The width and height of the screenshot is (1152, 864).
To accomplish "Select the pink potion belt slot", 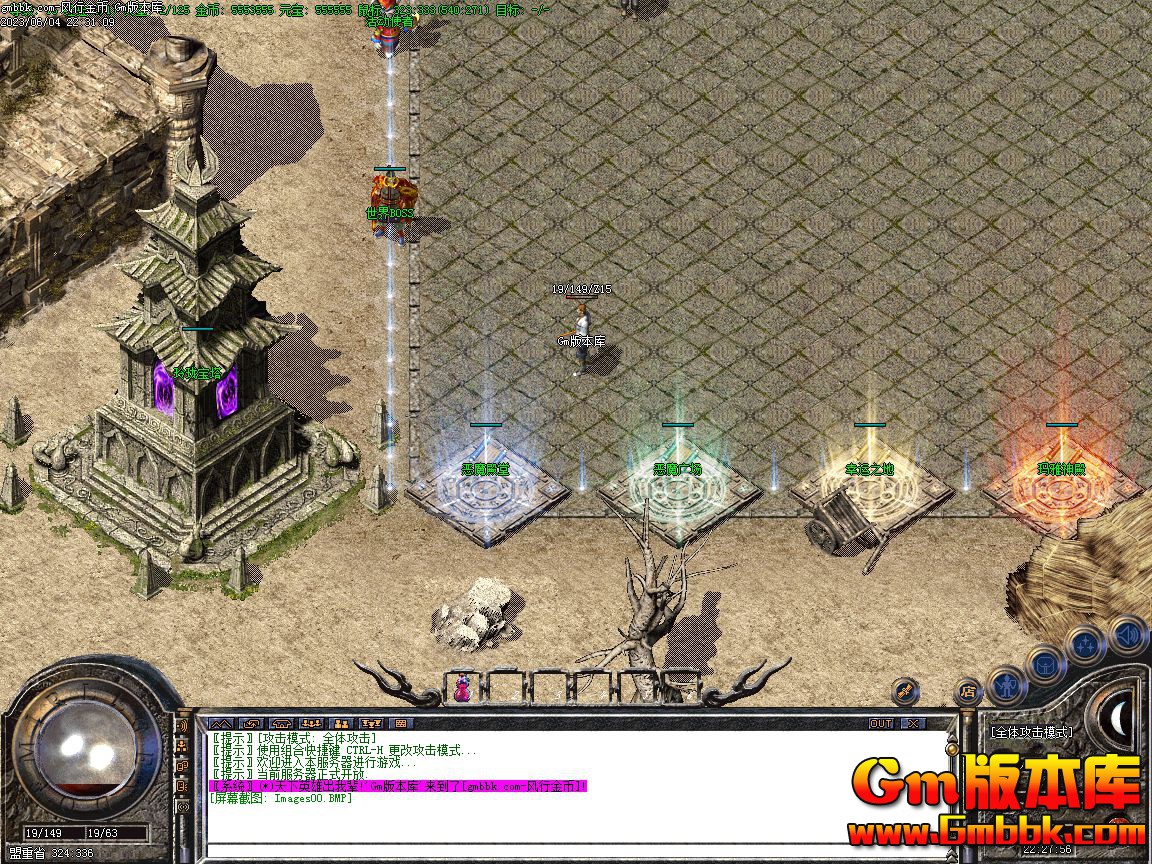I will (x=462, y=688).
